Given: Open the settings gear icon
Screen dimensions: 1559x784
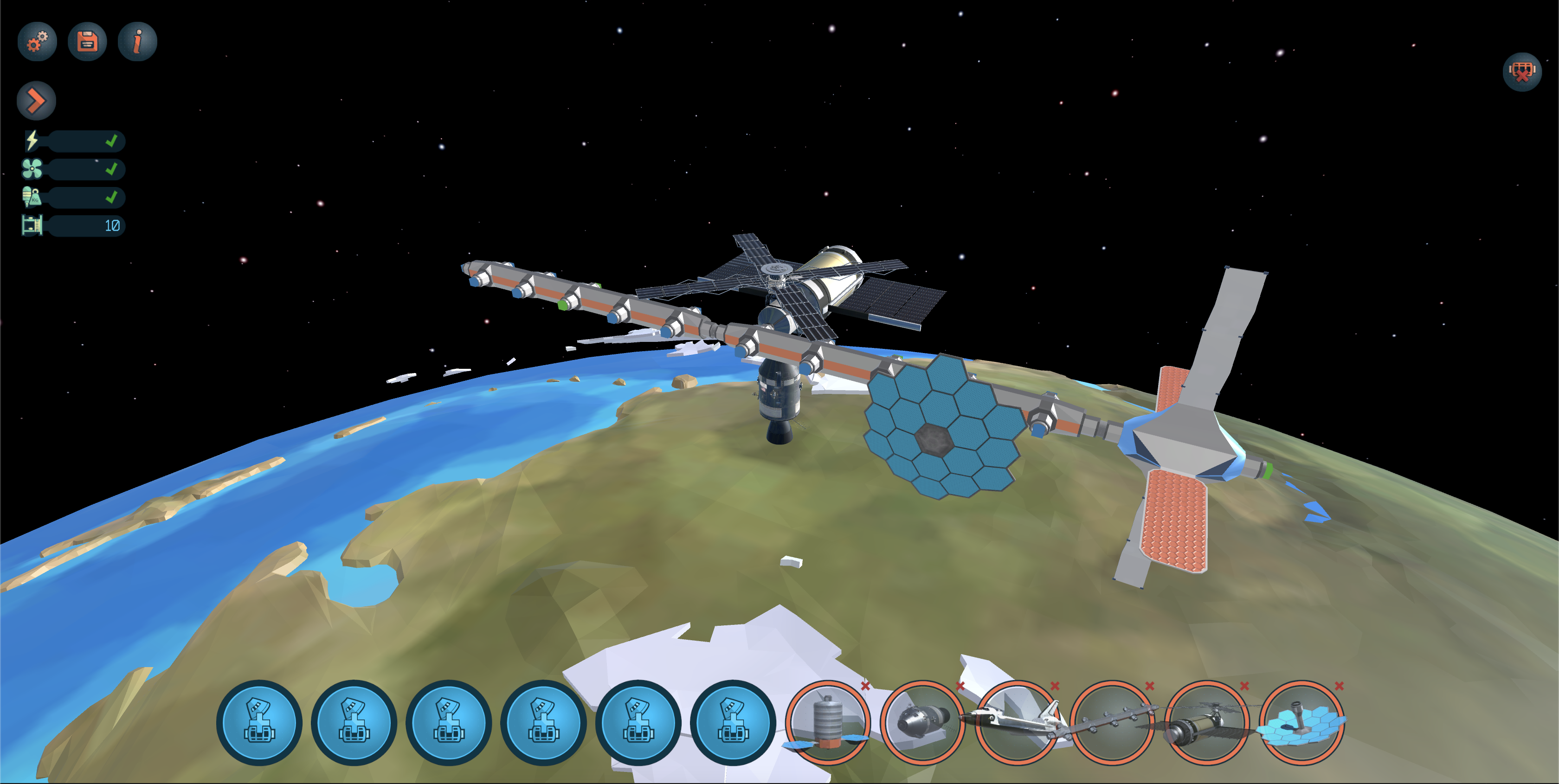Looking at the screenshot, I should click(x=36, y=41).
